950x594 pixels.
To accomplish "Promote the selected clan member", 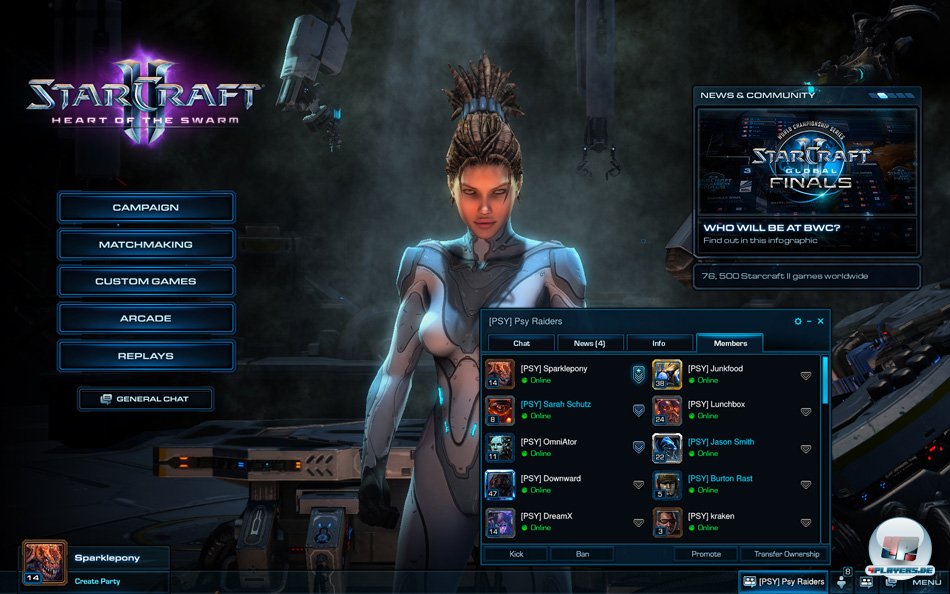I will [x=705, y=554].
